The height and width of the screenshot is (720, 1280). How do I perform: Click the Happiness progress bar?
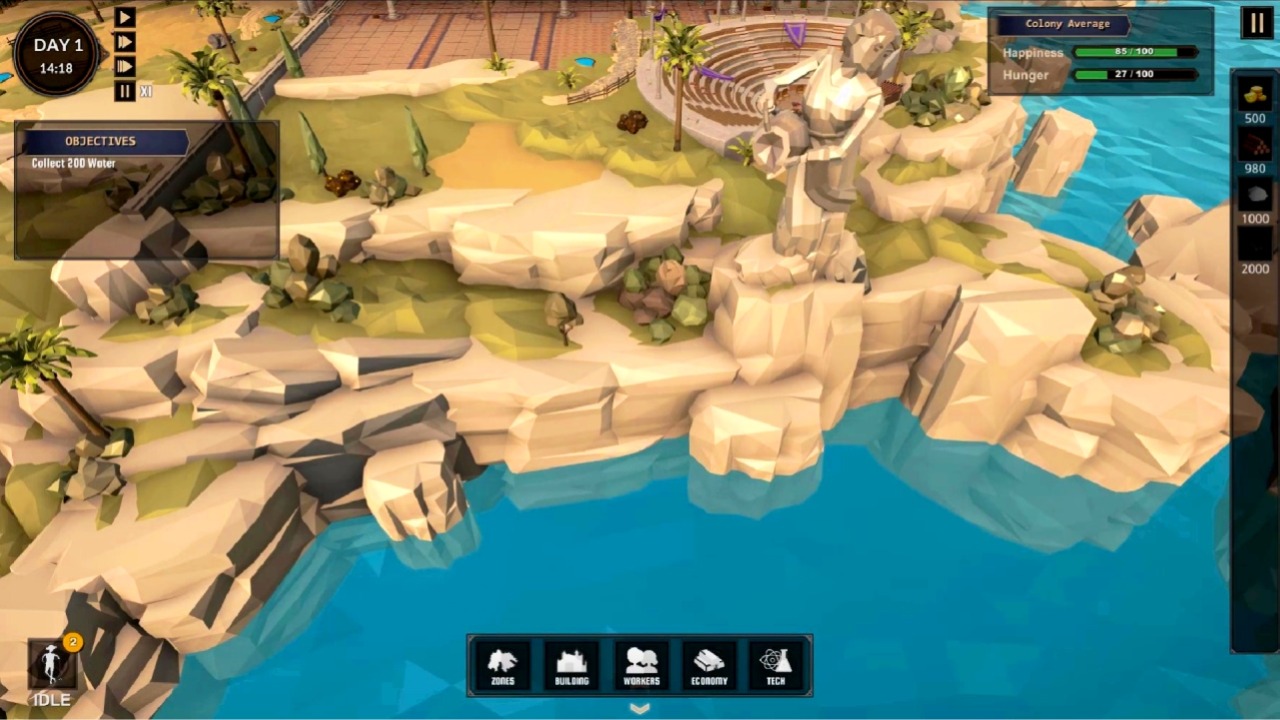click(1133, 53)
